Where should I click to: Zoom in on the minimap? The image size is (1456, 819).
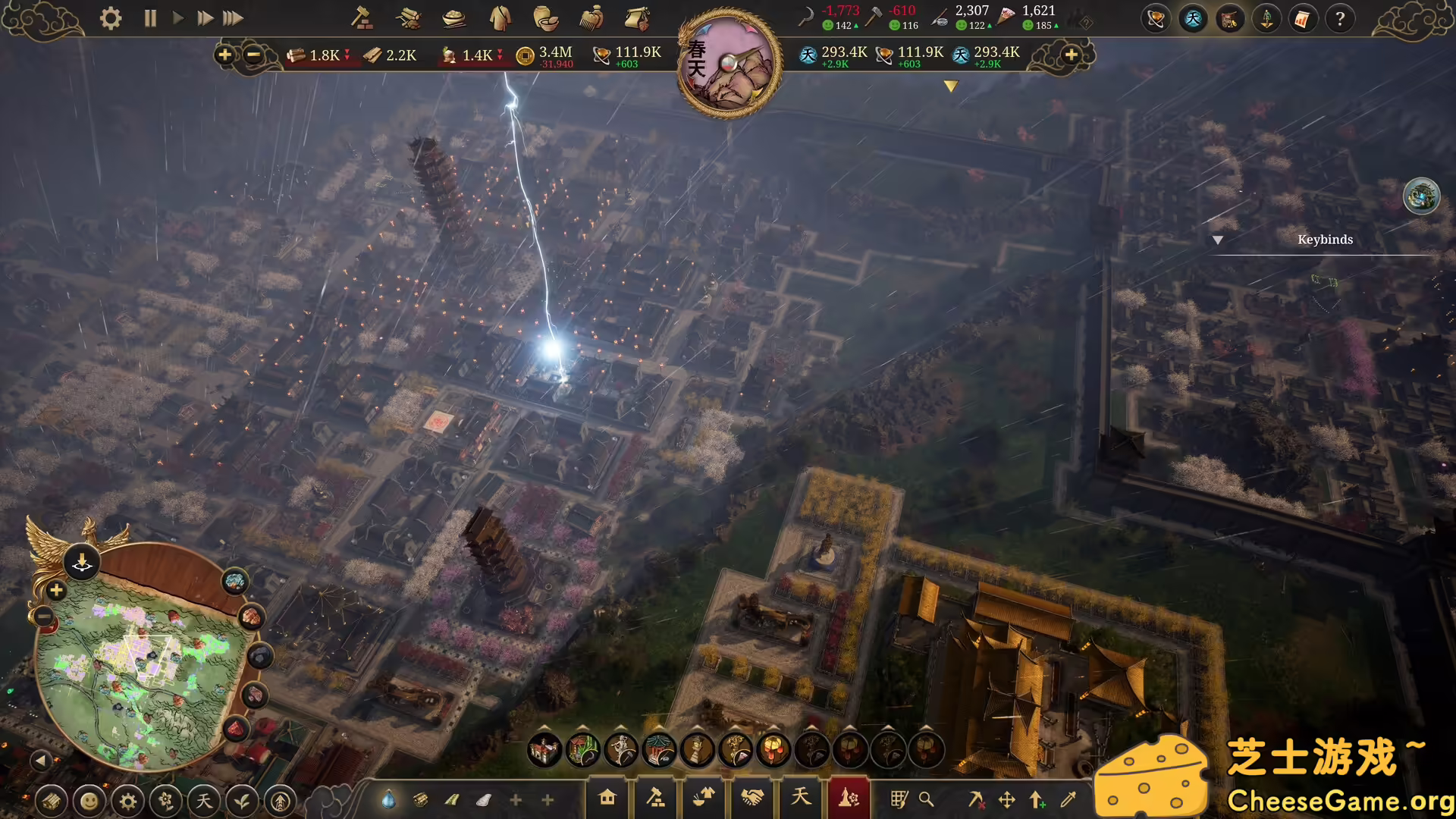(56, 591)
